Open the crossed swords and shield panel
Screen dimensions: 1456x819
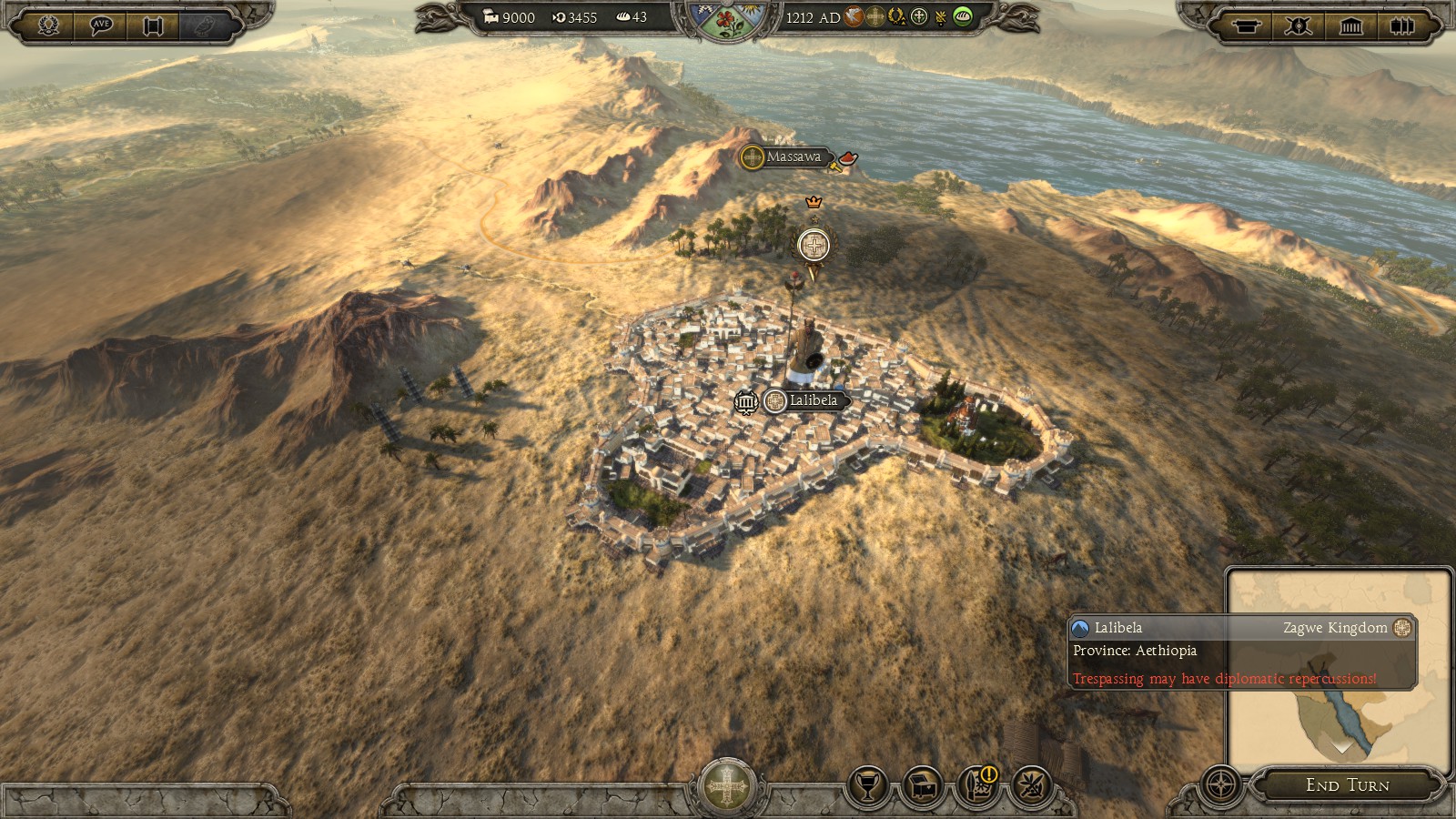pos(1298,25)
